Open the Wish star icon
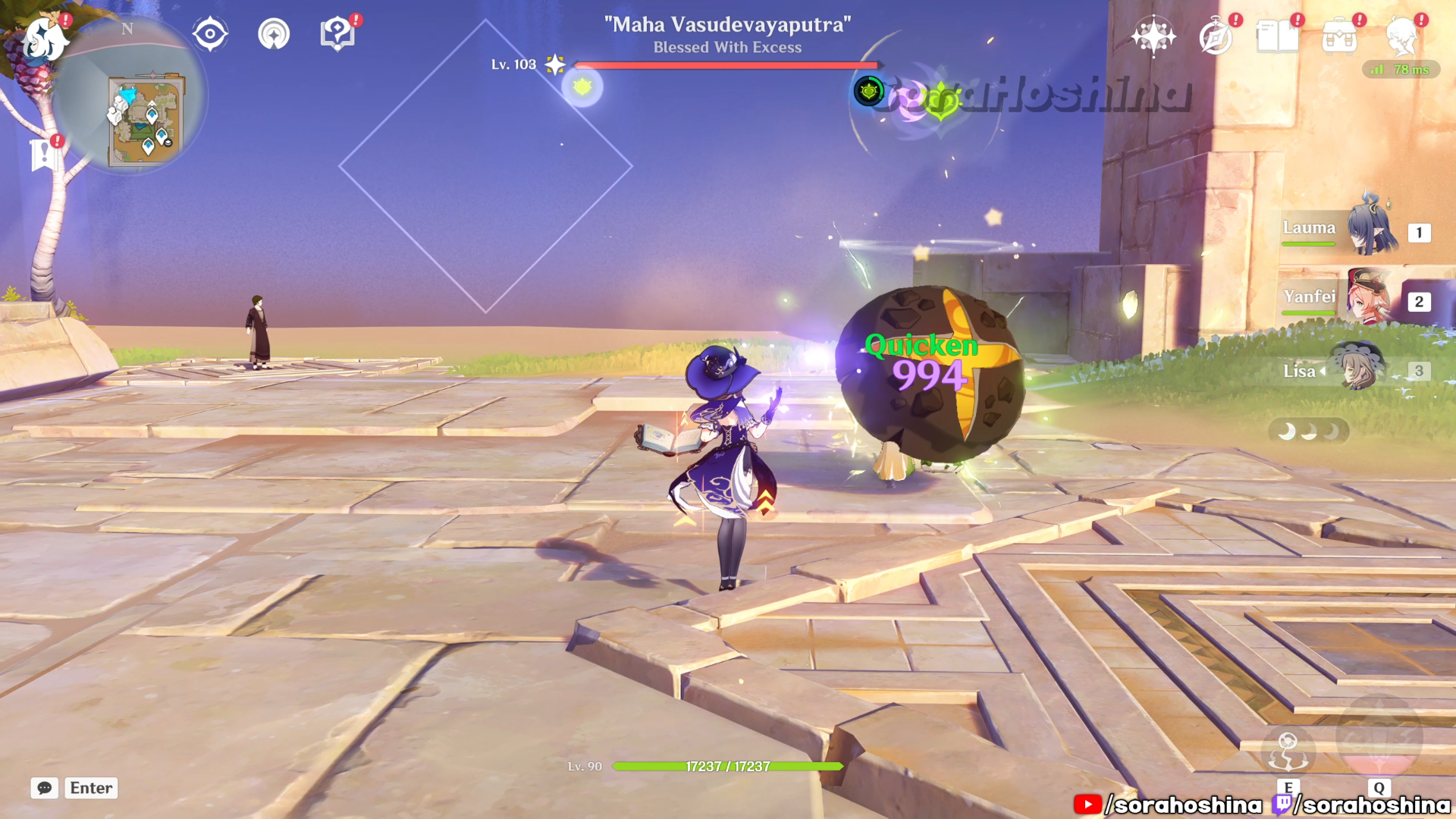1456x819 pixels. (x=1153, y=36)
